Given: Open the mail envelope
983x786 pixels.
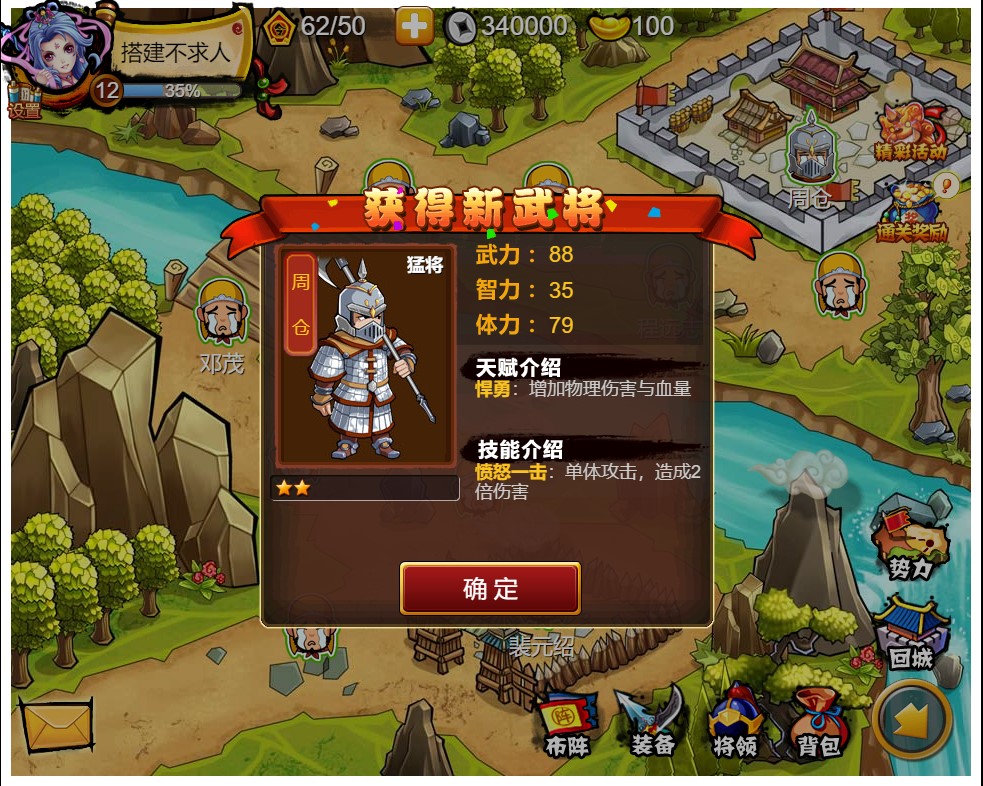Looking at the screenshot, I should pos(56,726).
